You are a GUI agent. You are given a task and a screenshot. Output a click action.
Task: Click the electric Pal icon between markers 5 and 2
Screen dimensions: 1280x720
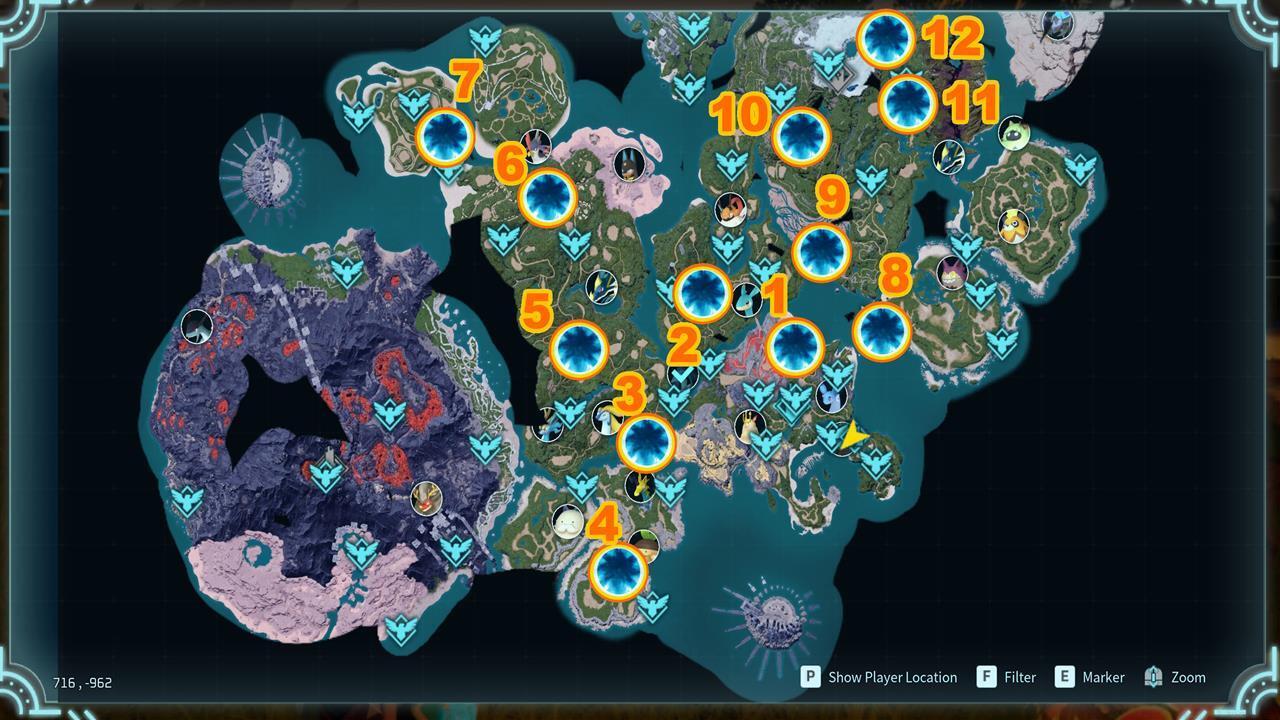[601, 287]
